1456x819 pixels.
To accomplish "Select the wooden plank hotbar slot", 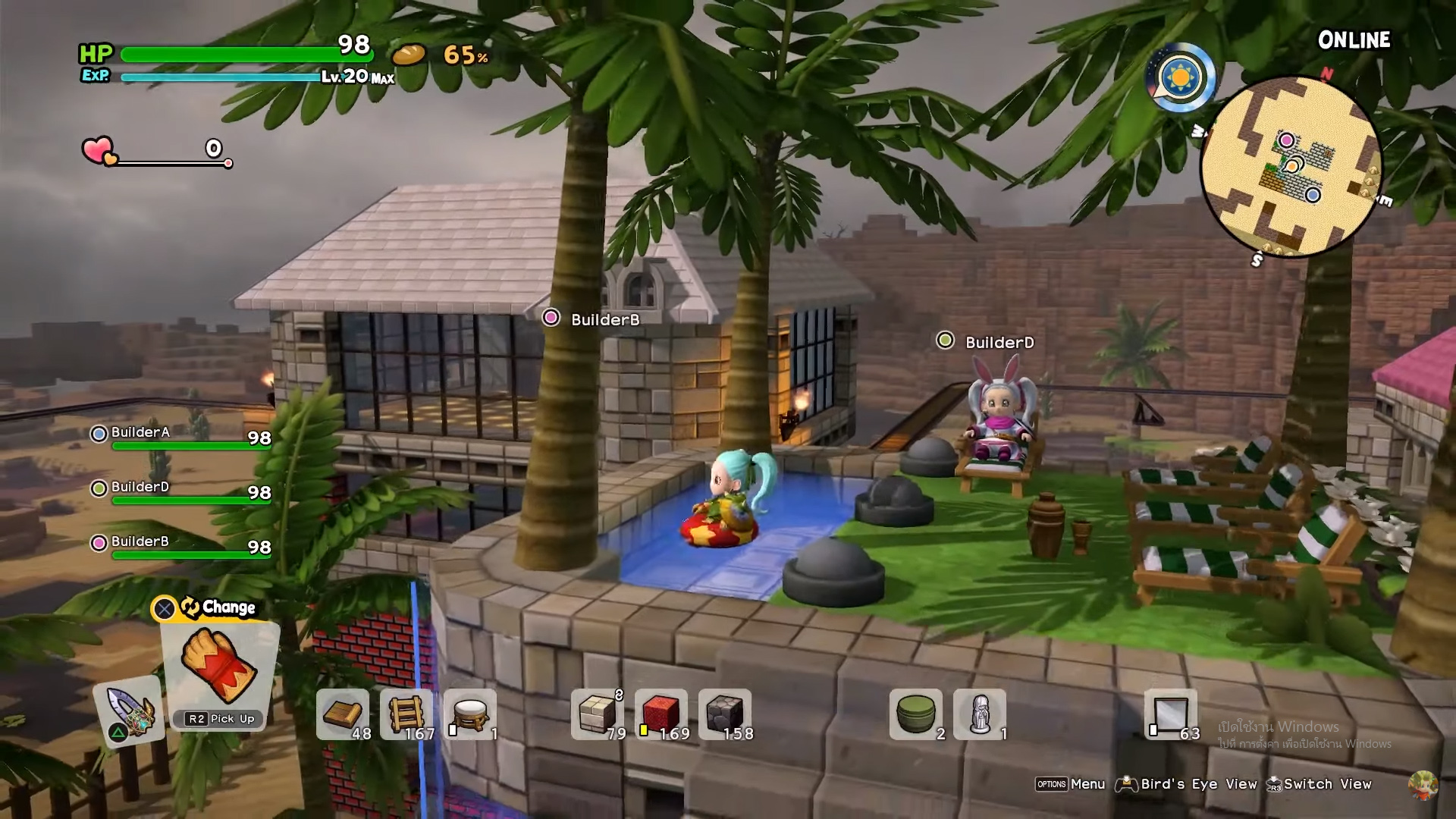I will (343, 714).
